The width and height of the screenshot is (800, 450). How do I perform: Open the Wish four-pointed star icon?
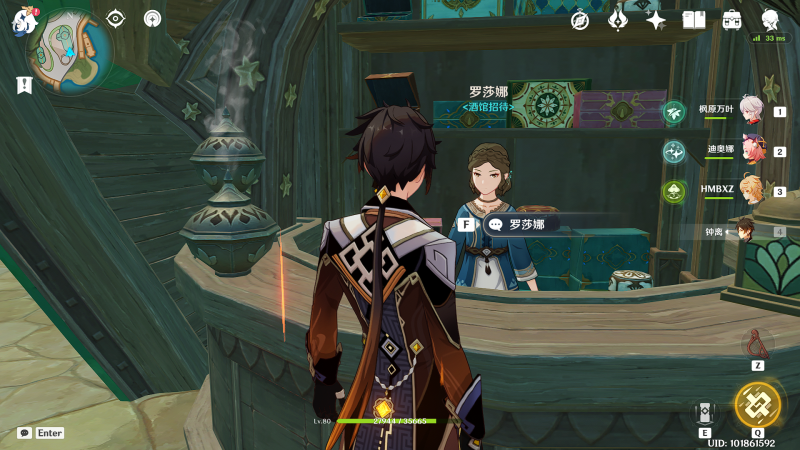(656, 20)
